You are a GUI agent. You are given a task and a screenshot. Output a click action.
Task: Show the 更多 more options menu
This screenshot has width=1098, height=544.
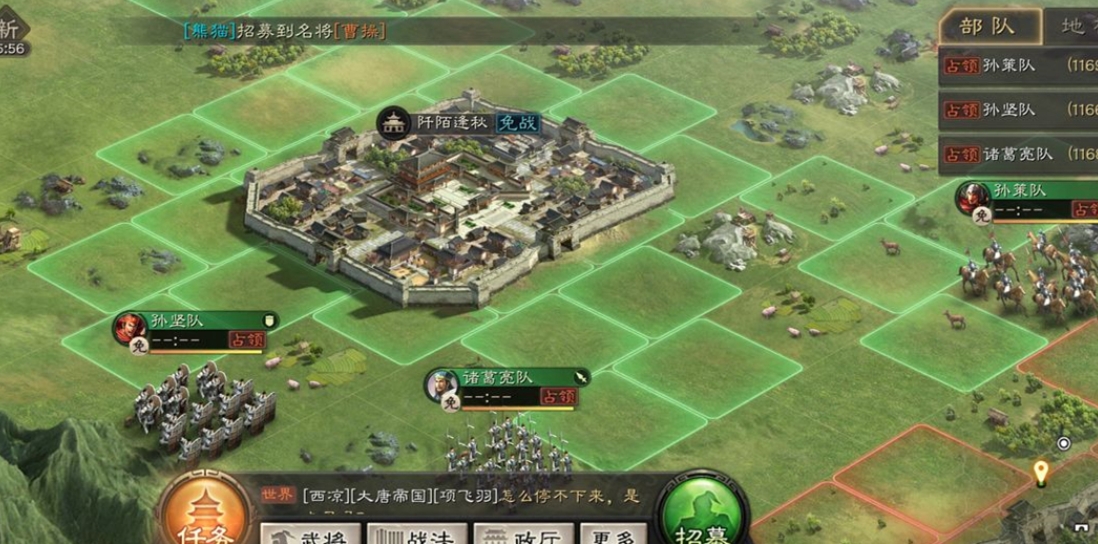(x=612, y=533)
